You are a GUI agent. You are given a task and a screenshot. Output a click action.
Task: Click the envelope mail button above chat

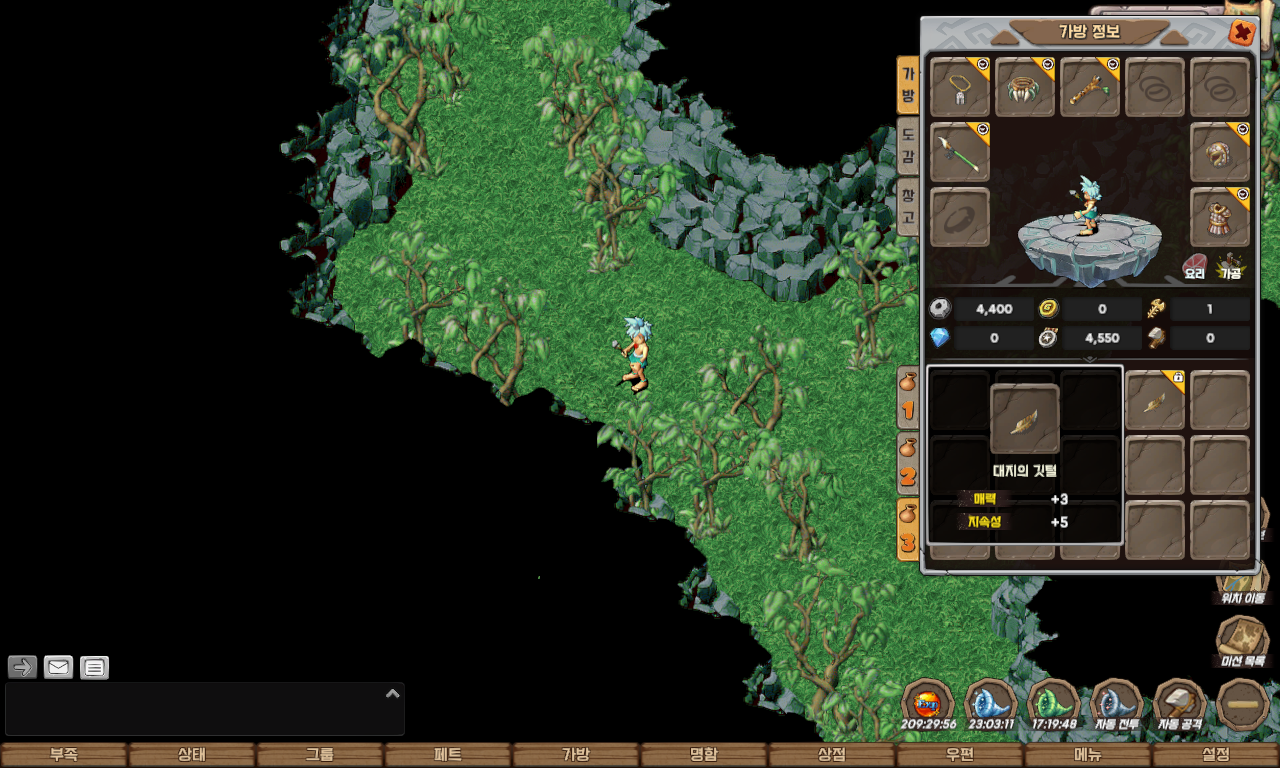pyautogui.click(x=59, y=667)
